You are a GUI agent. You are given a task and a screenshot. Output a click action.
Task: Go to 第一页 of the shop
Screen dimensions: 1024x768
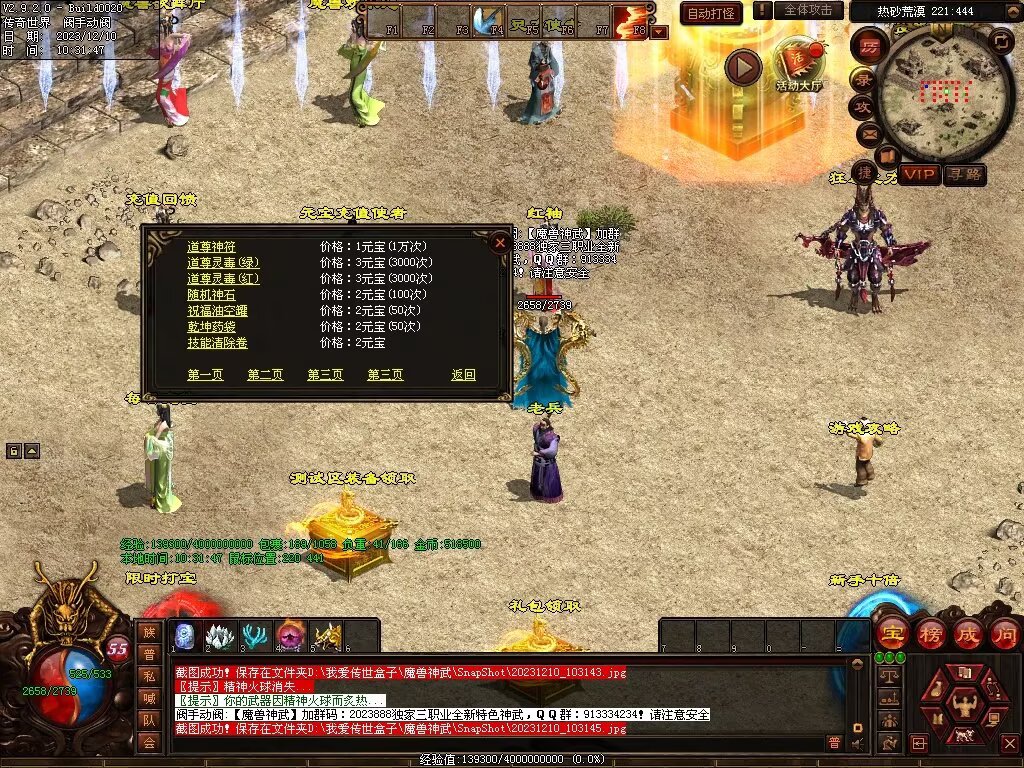tap(205, 374)
